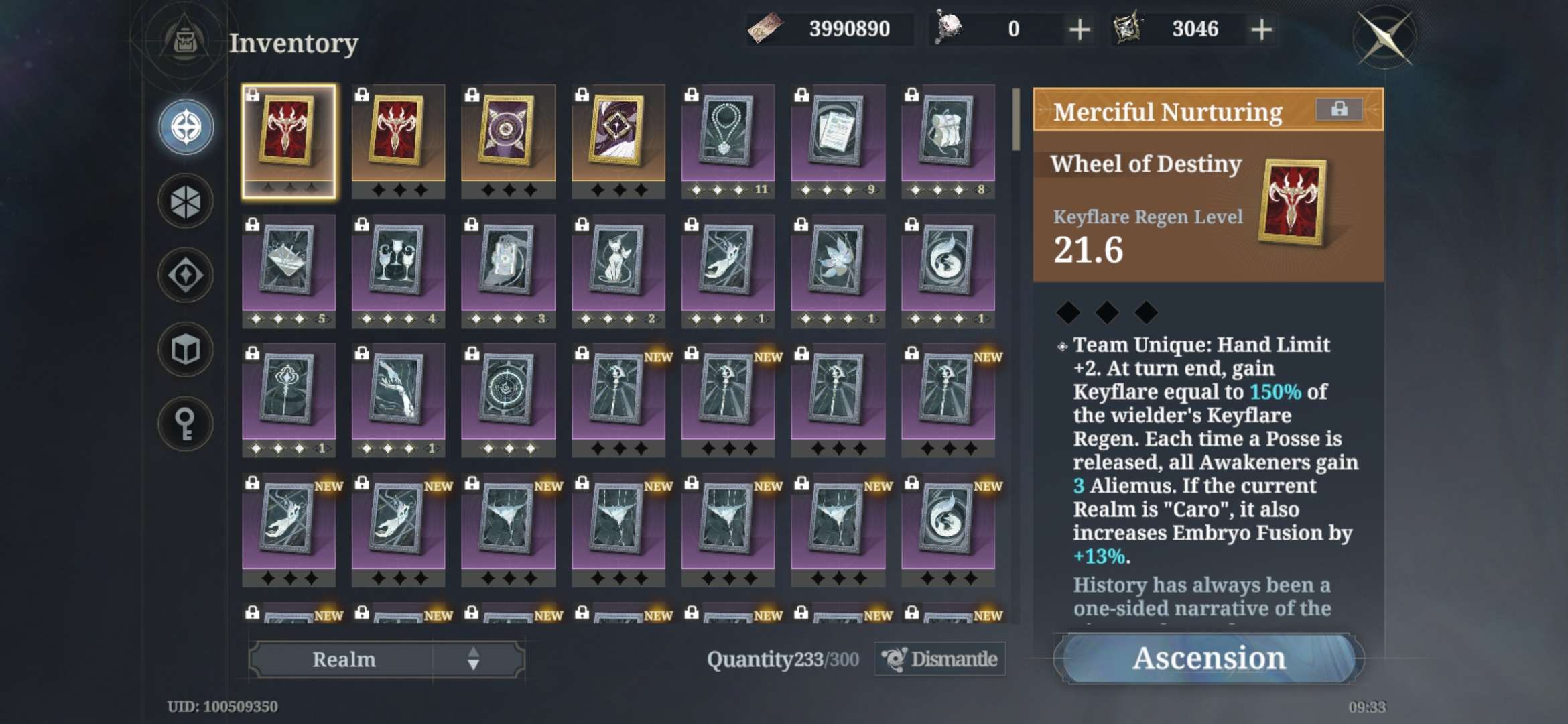This screenshot has width=1568, height=724.
Task: Select the two goblets item slot
Action: [398, 263]
